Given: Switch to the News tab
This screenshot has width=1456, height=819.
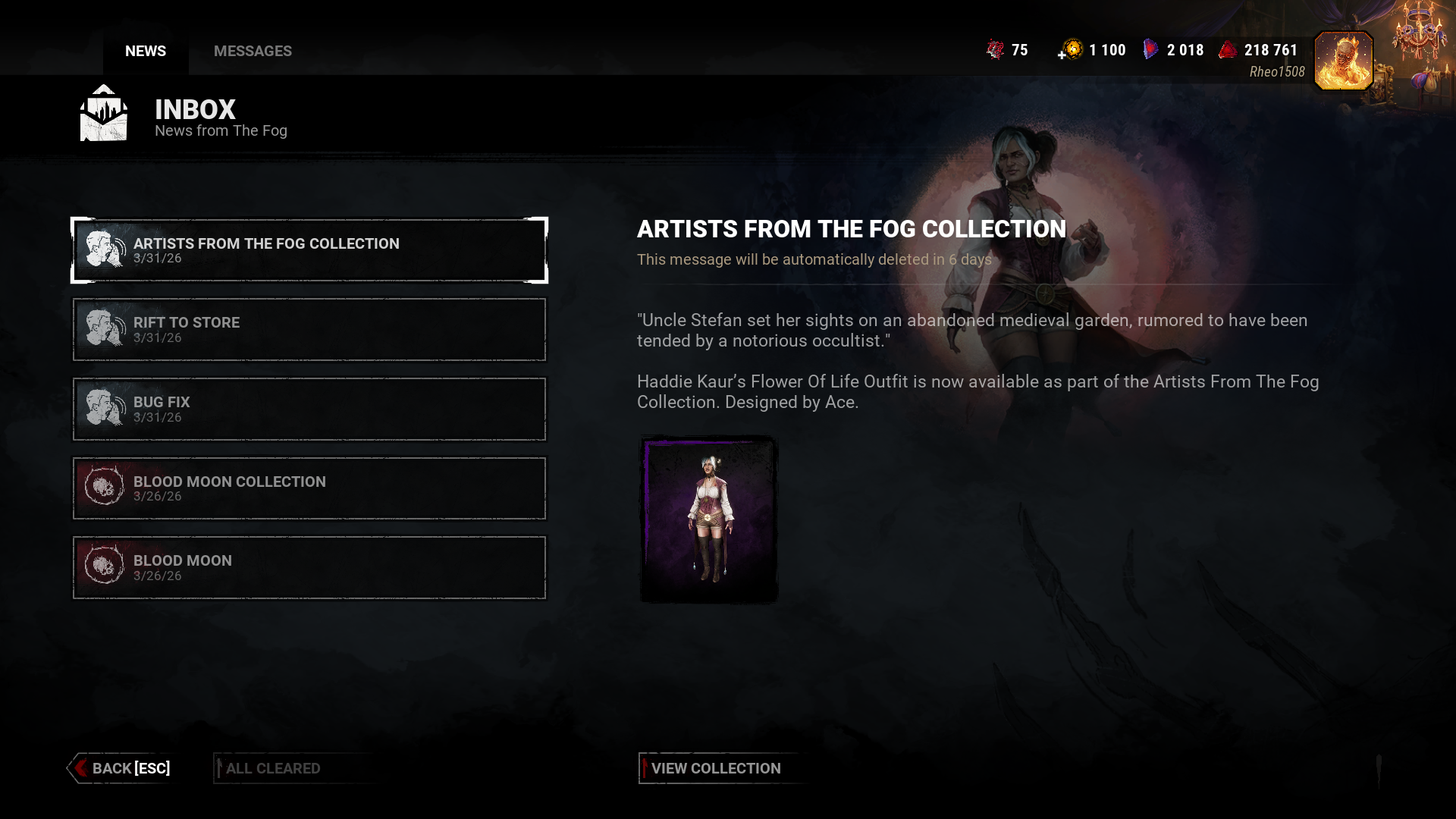Looking at the screenshot, I should pos(146,51).
